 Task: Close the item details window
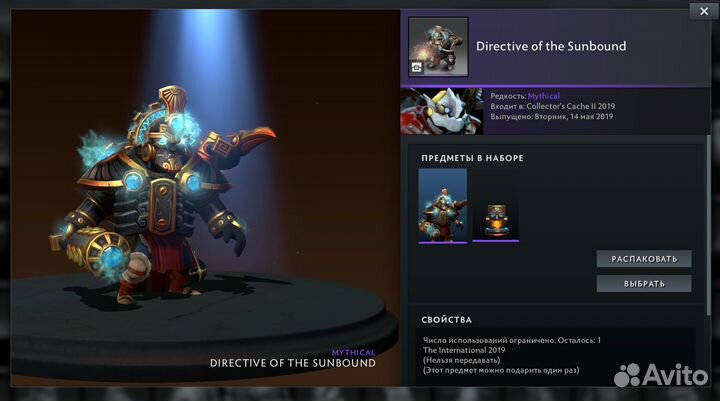click(700, 11)
